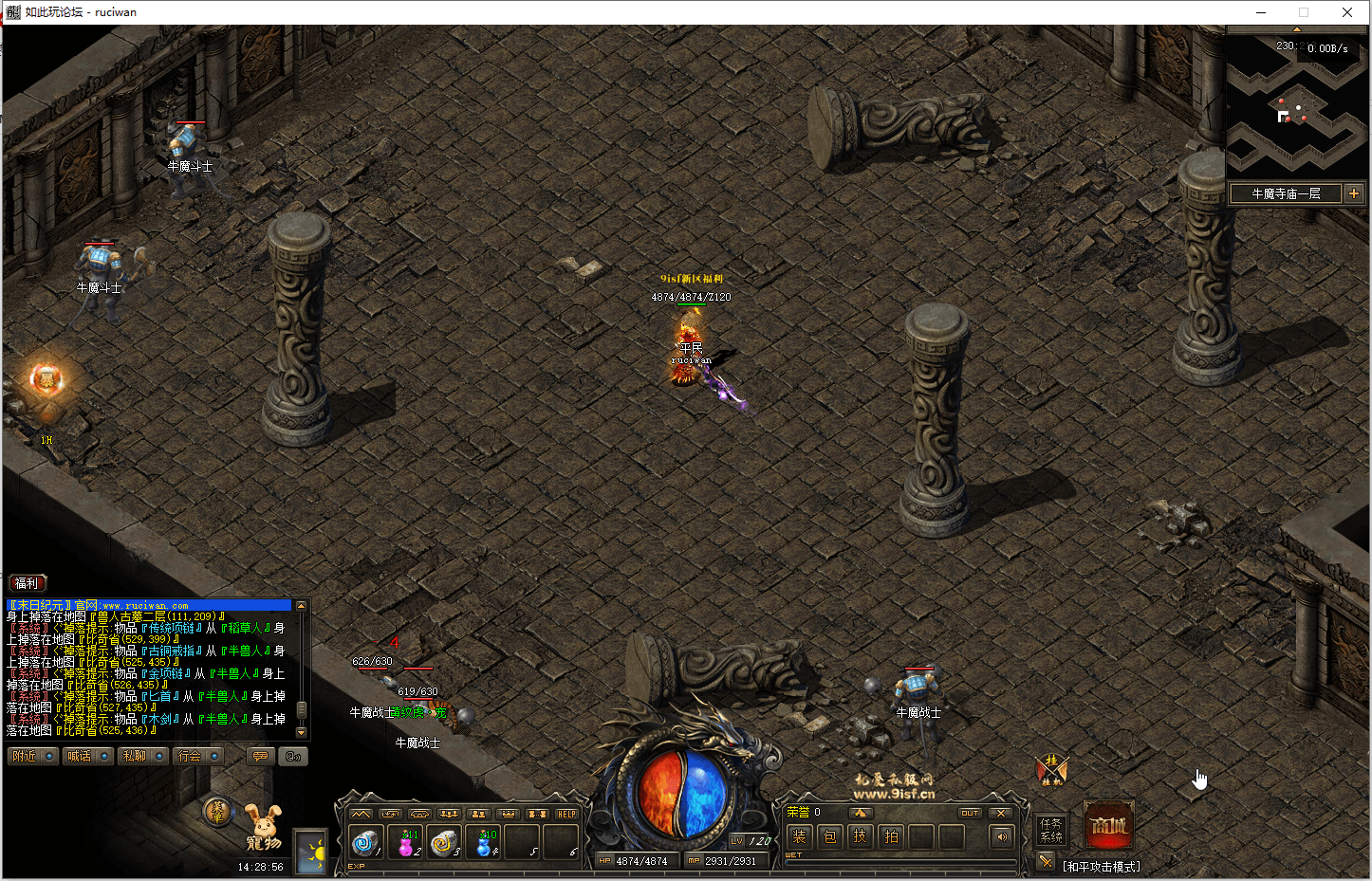This screenshot has height=881, width=1372.
Task: Open the 装 equipment panel
Action: point(799,836)
